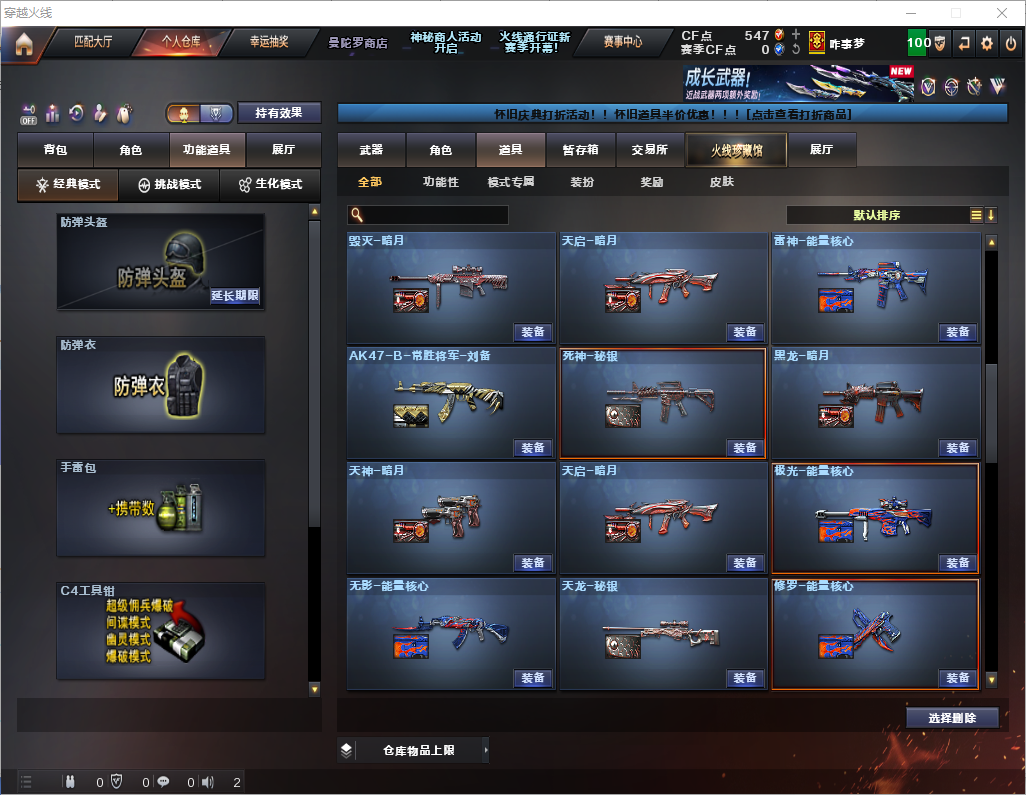Open the 幸运抽奖 lucky draw page
Viewport: 1026px width, 795px height.
click(268, 42)
